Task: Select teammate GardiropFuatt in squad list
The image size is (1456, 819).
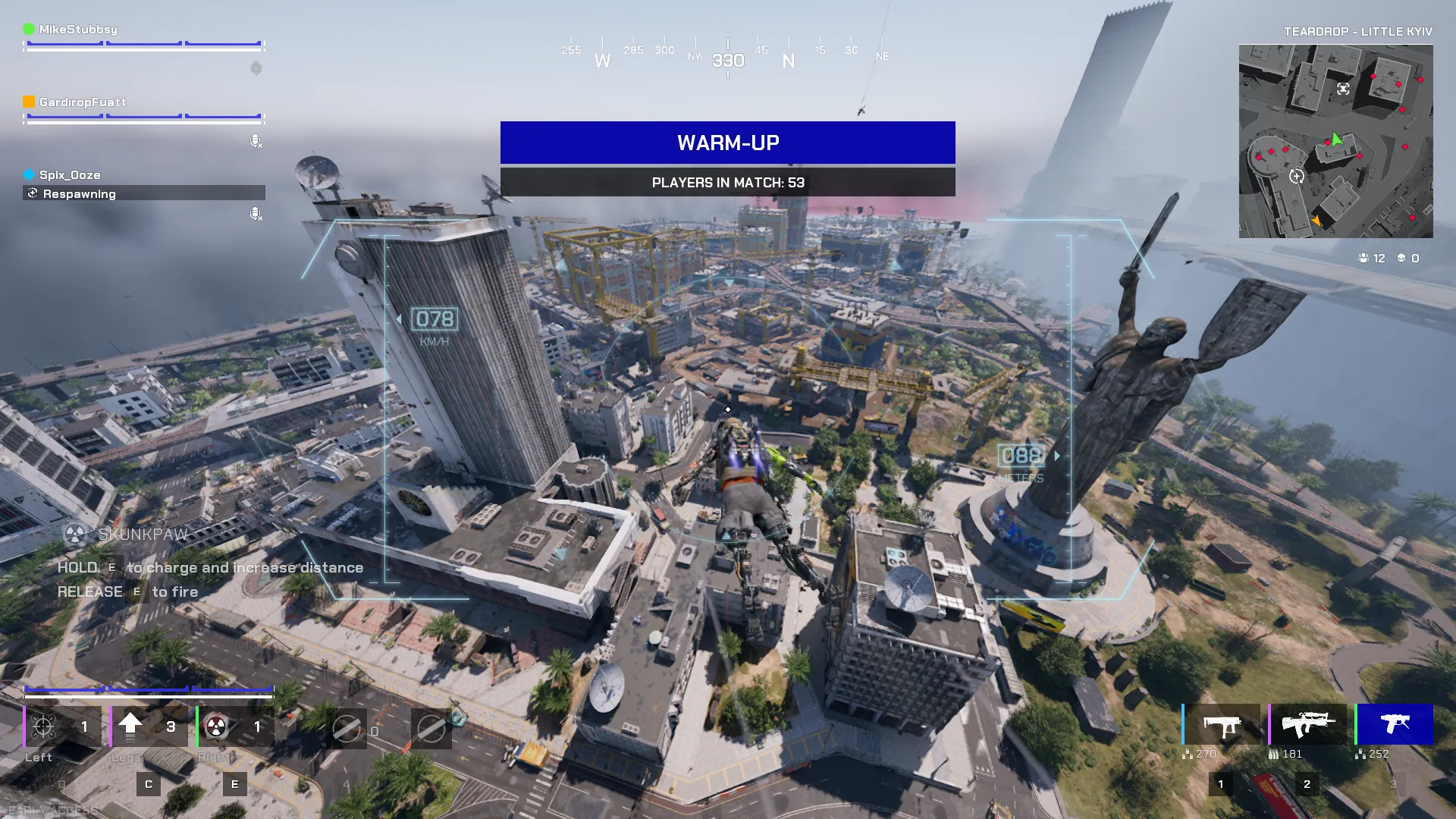Action: click(x=83, y=102)
